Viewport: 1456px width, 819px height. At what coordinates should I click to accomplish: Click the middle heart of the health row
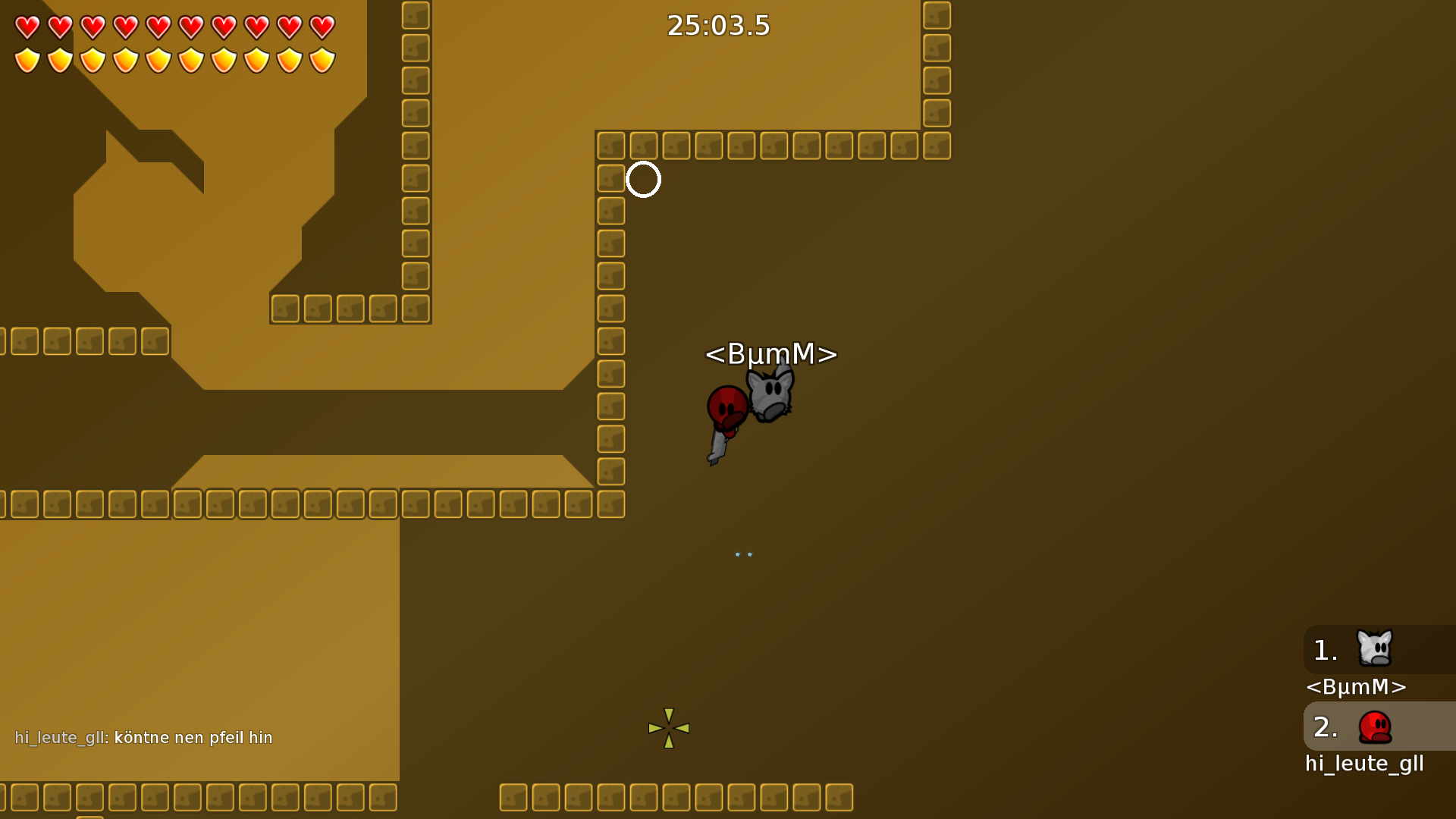click(x=158, y=26)
